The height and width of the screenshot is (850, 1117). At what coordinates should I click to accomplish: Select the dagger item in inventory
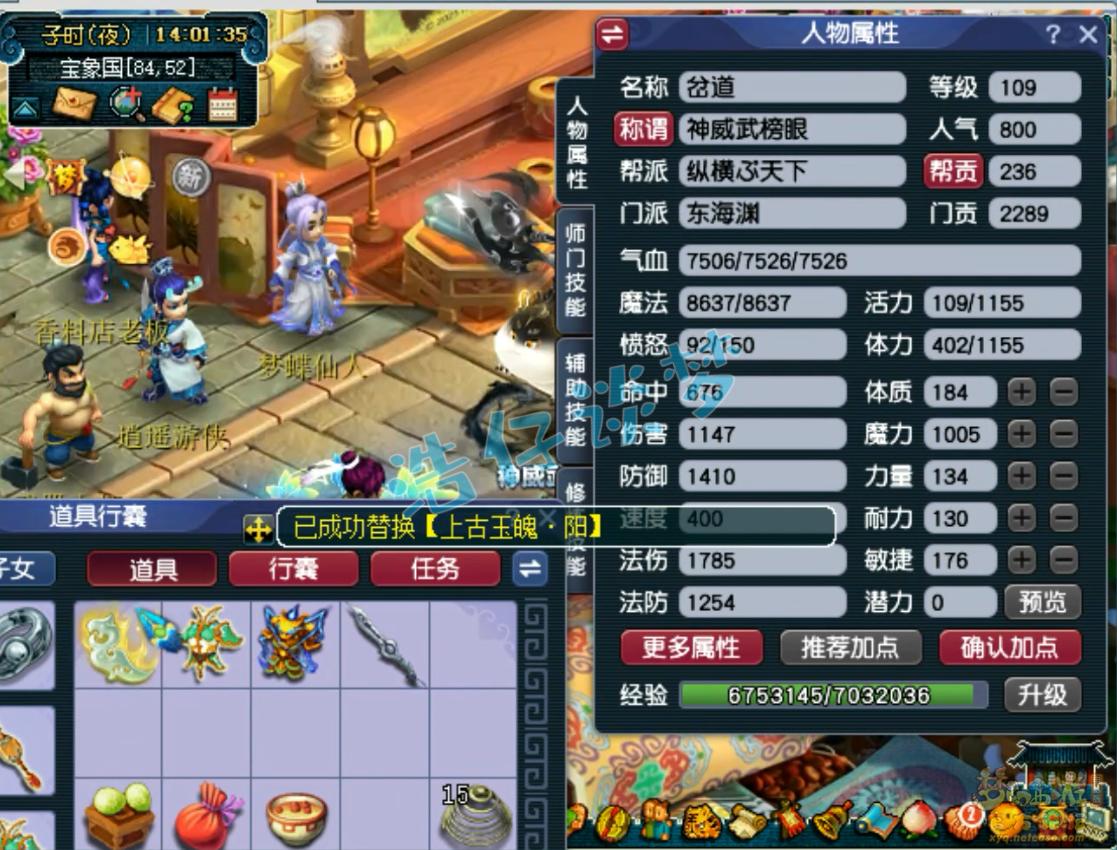(384, 645)
